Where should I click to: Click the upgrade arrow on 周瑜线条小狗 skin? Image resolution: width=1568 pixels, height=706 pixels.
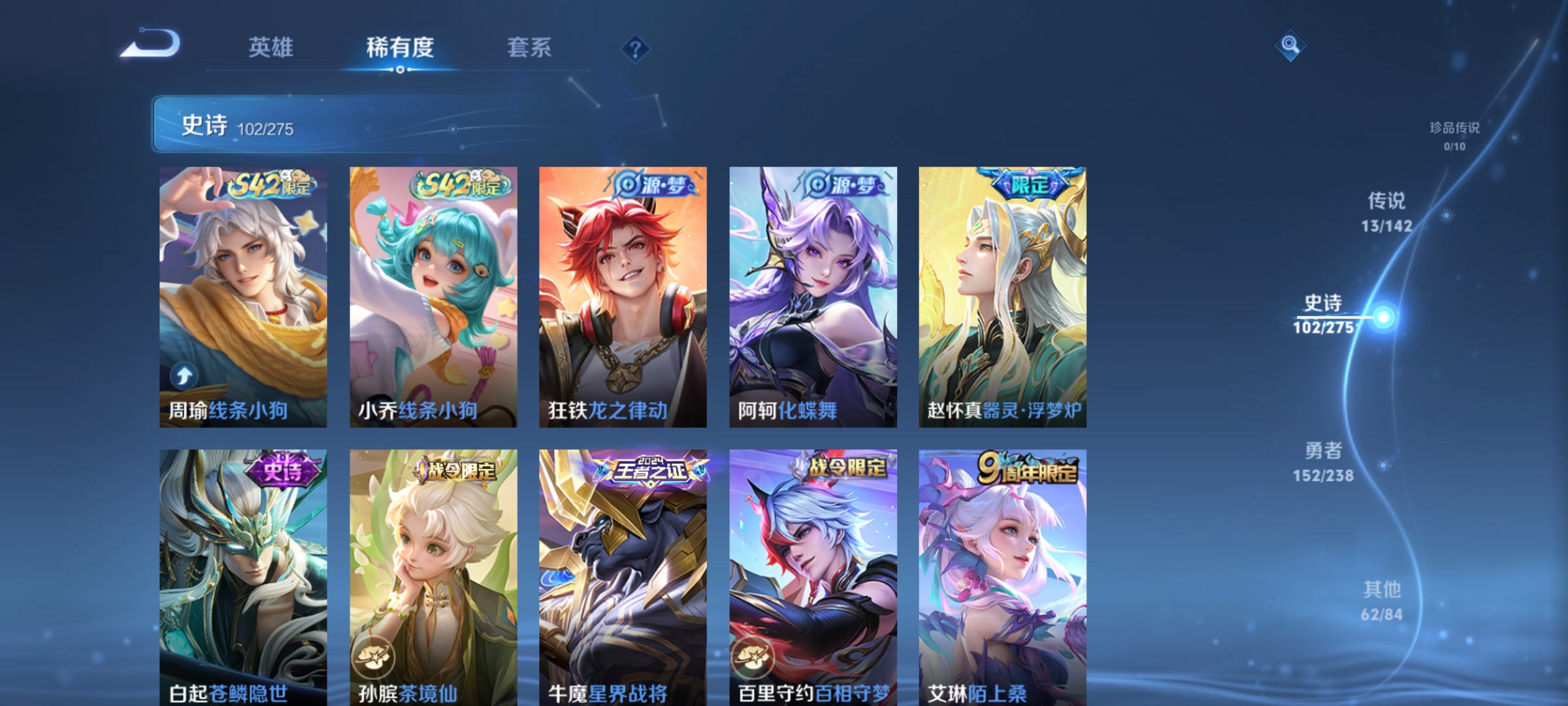point(184,375)
